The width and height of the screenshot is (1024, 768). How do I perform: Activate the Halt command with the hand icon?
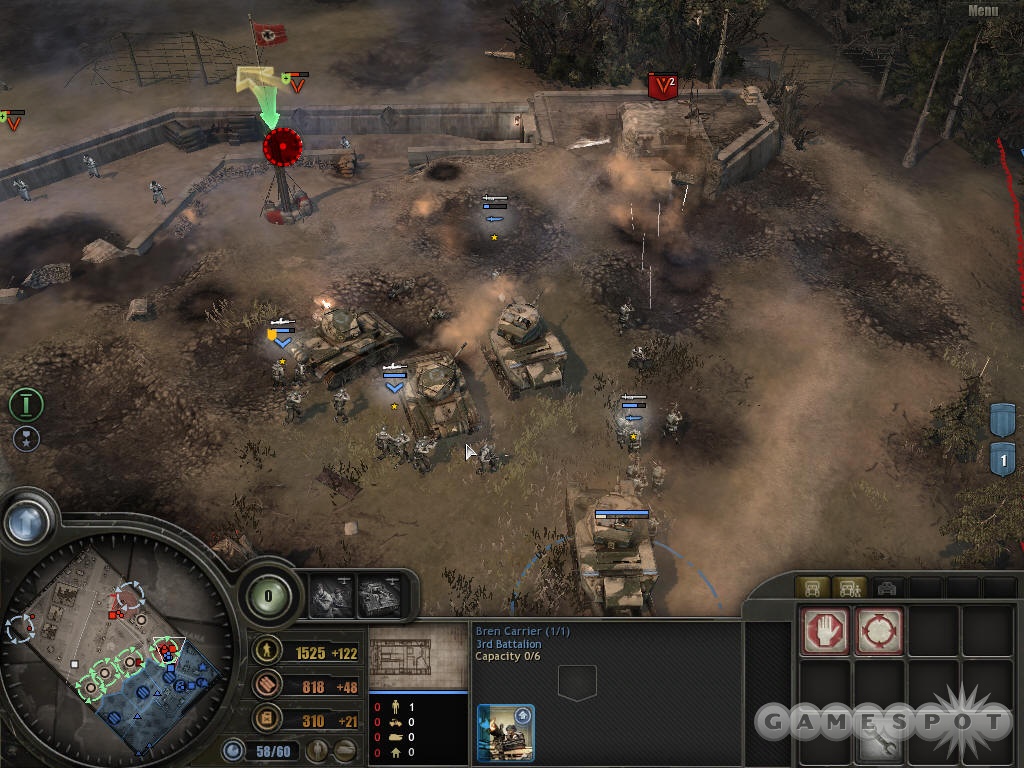coord(825,631)
